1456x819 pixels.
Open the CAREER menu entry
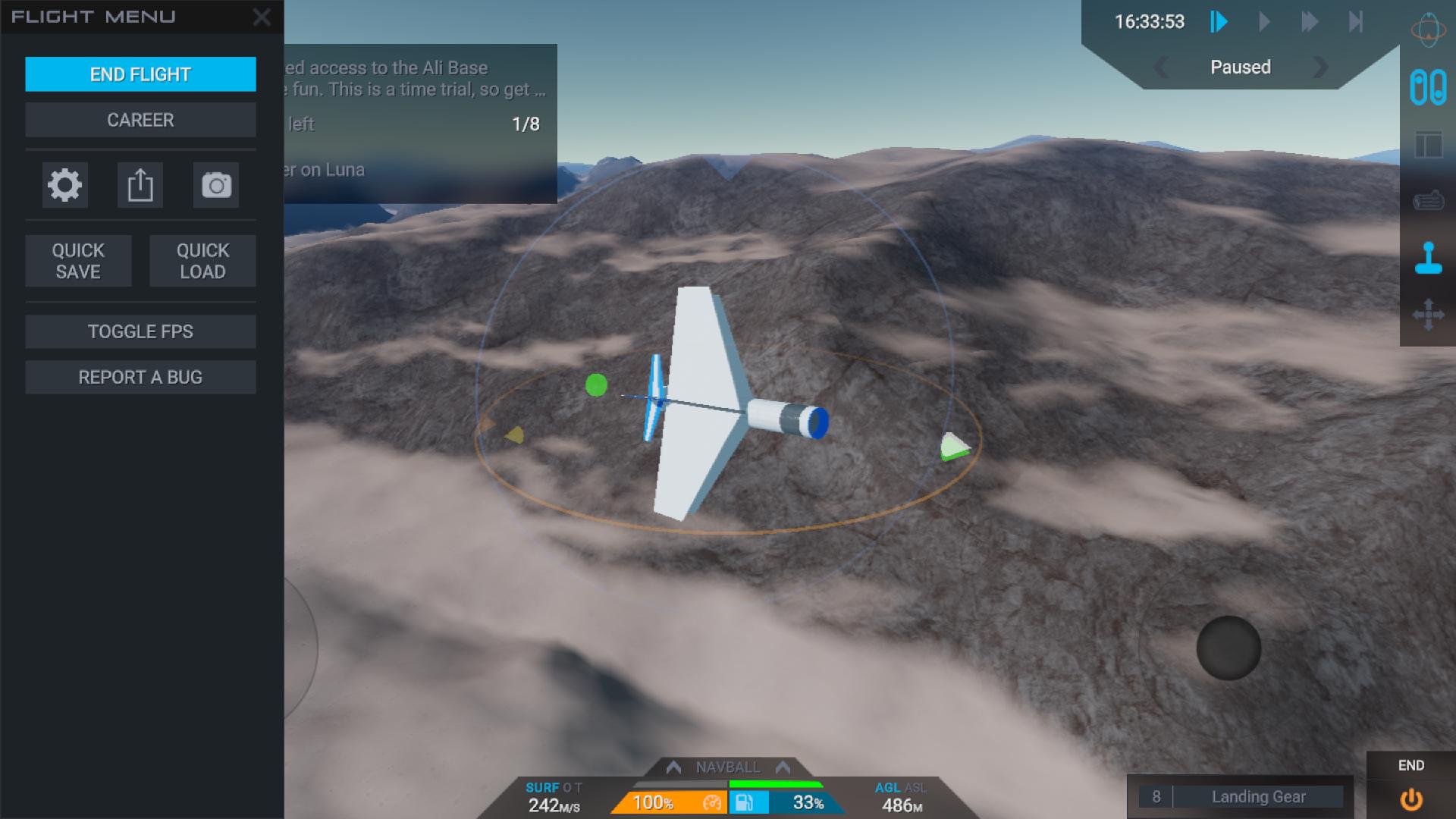(x=140, y=120)
